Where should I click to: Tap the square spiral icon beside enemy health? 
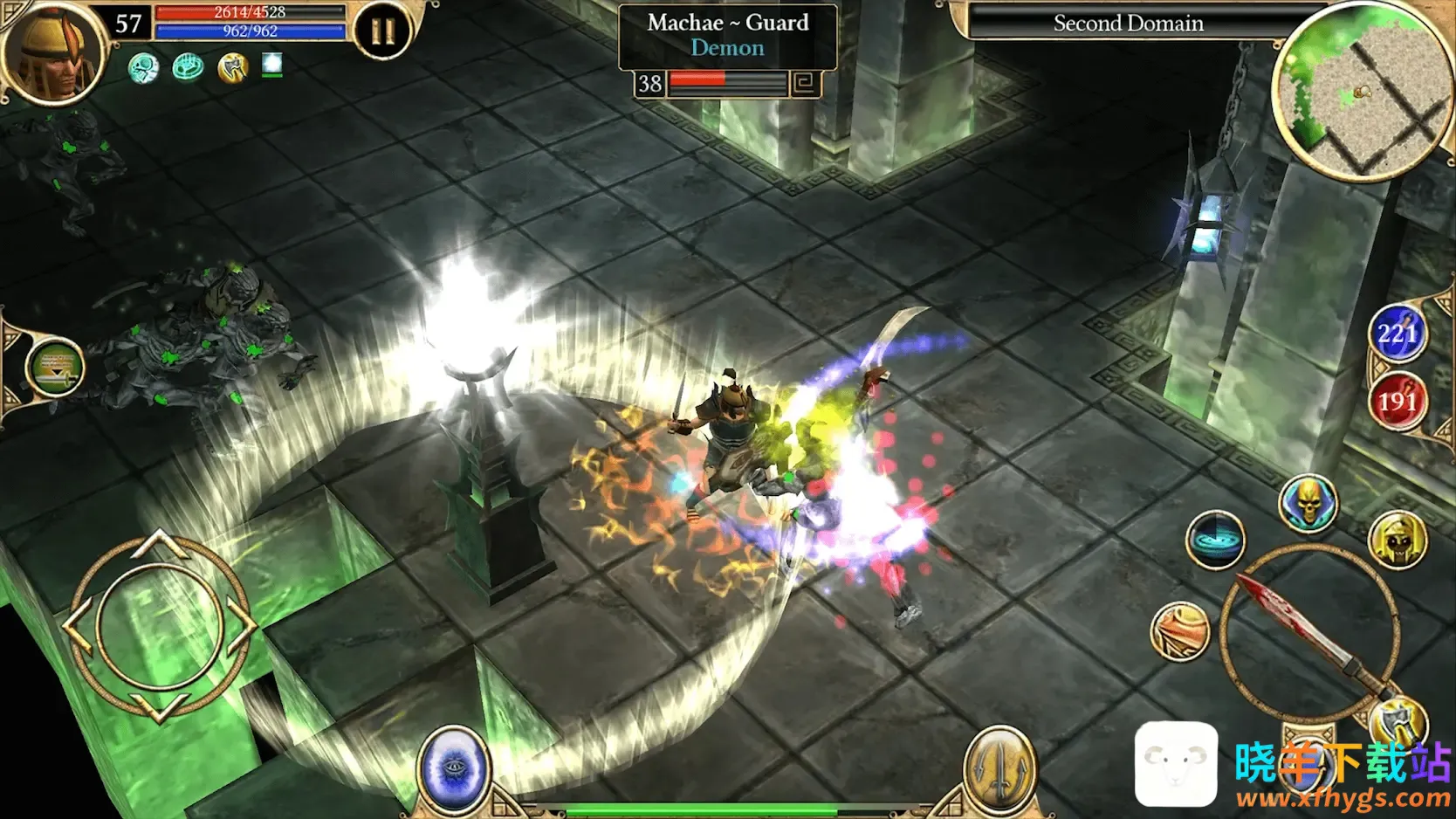pyautogui.click(x=804, y=84)
